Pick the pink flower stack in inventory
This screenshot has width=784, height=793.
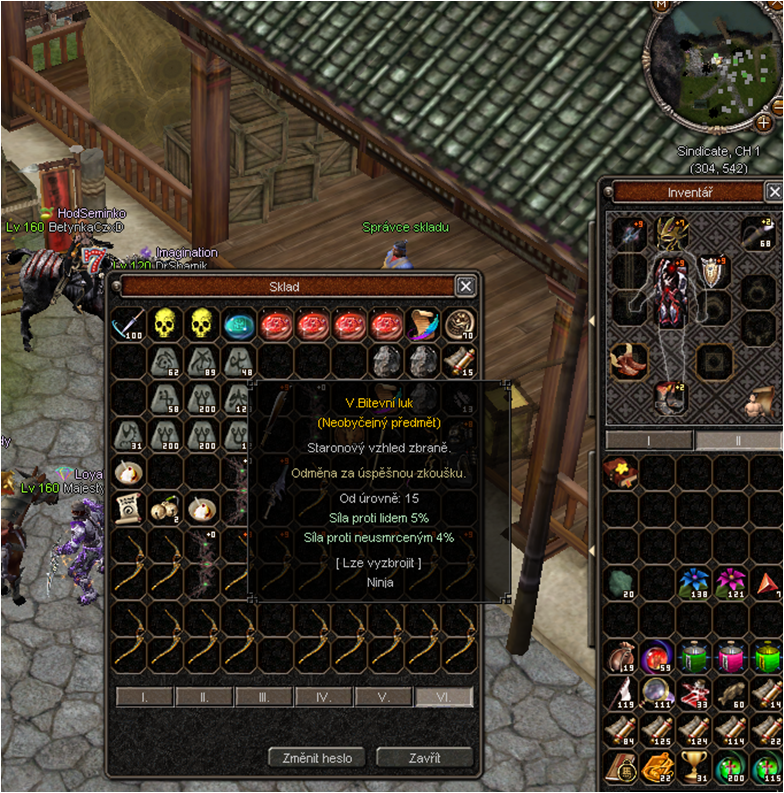732,581
